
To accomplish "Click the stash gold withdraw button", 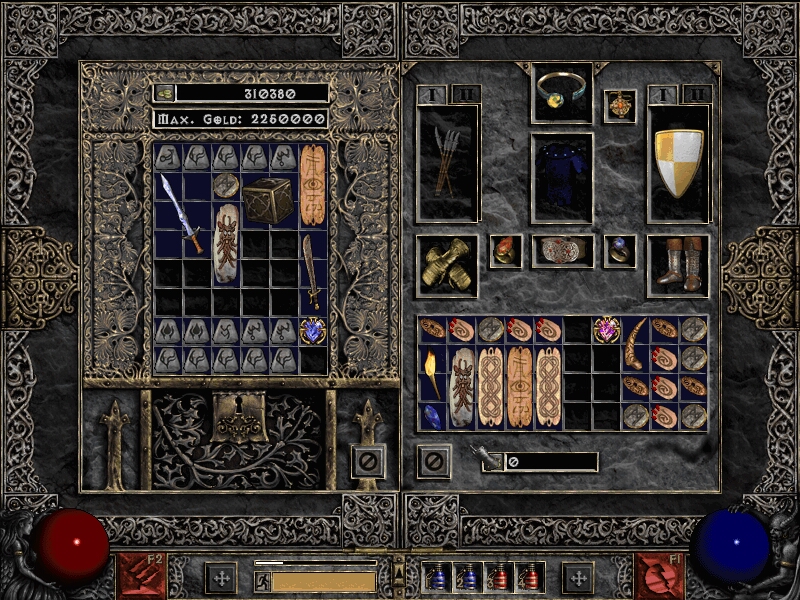I will (164, 93).
